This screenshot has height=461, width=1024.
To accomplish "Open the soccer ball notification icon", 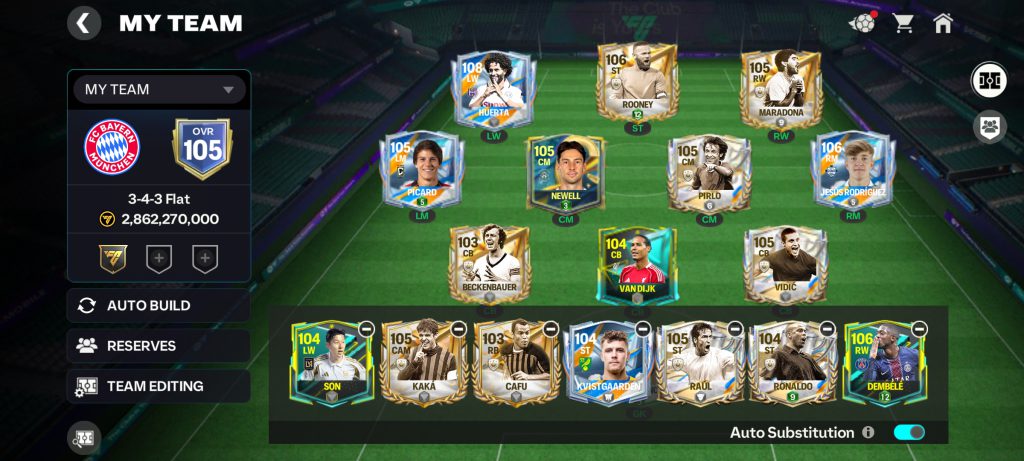I will (862, 23).
